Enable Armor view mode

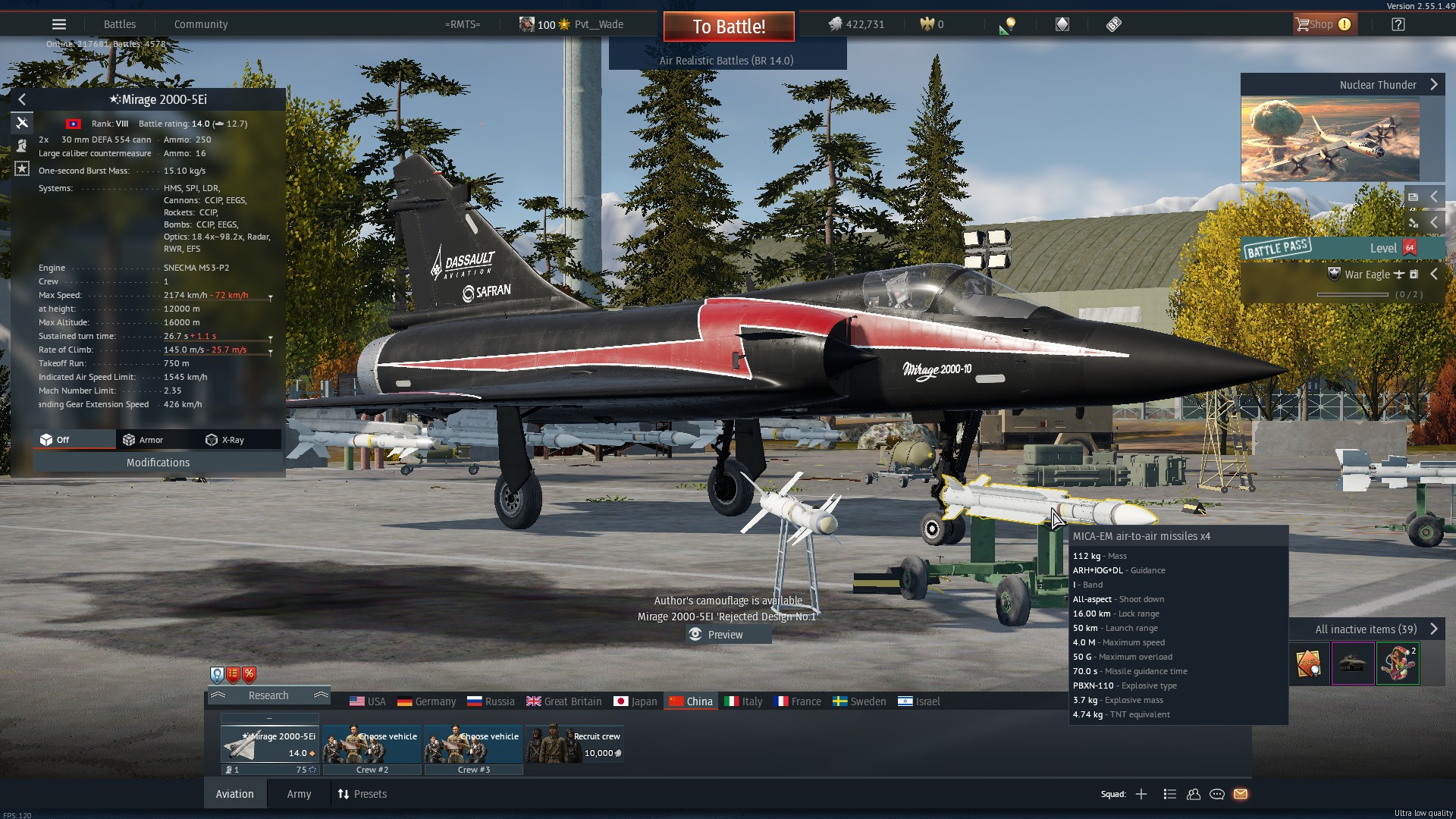[143, 440]
